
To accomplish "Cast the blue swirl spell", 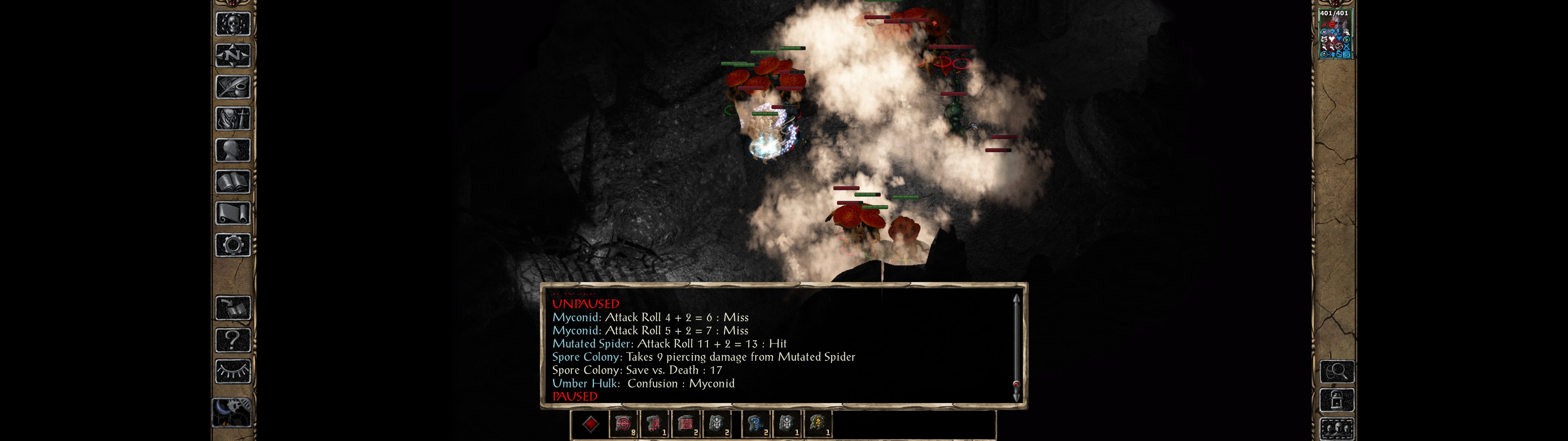I will [756, 424].
